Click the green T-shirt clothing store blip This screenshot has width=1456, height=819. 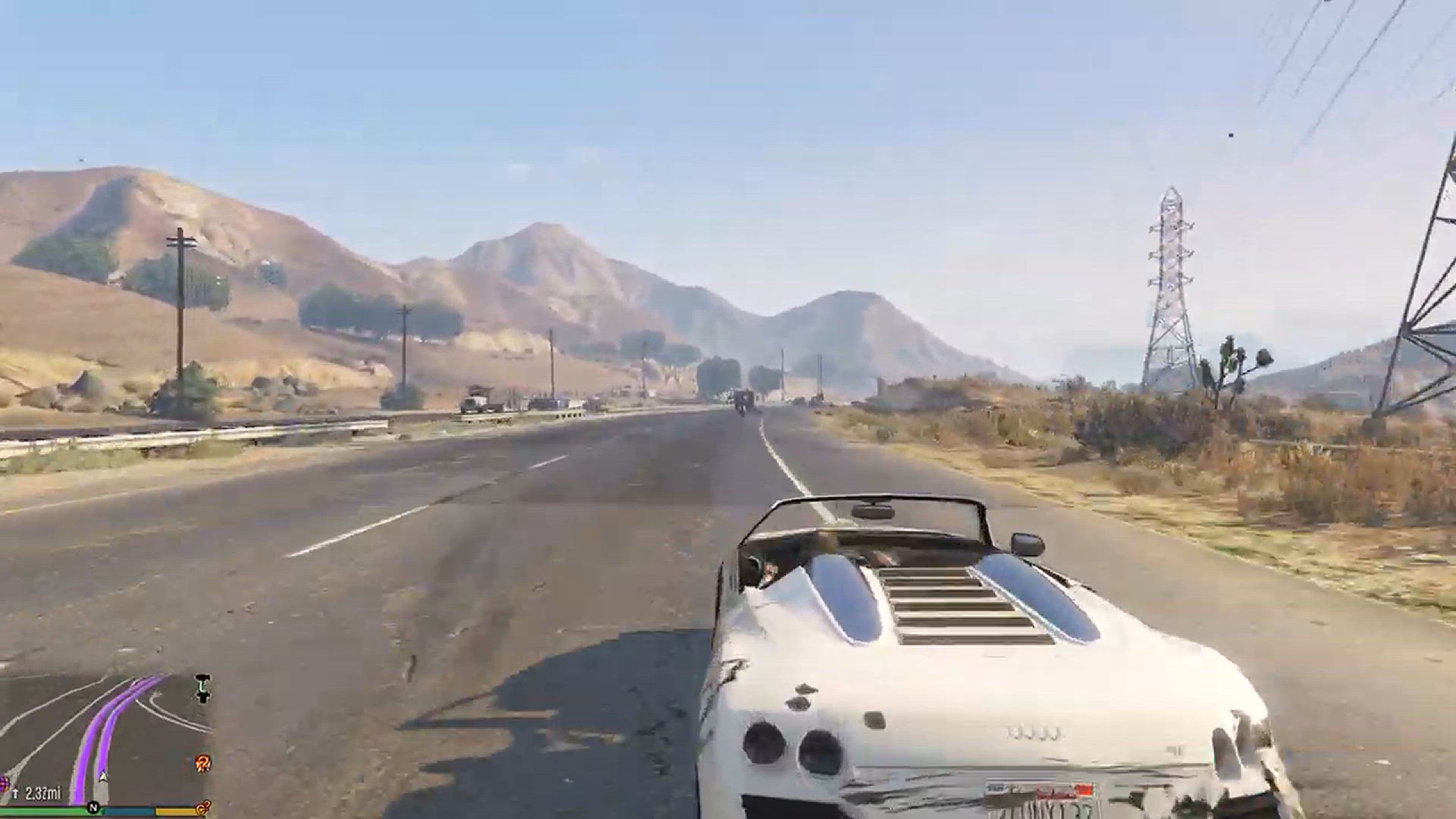(202, 687)
